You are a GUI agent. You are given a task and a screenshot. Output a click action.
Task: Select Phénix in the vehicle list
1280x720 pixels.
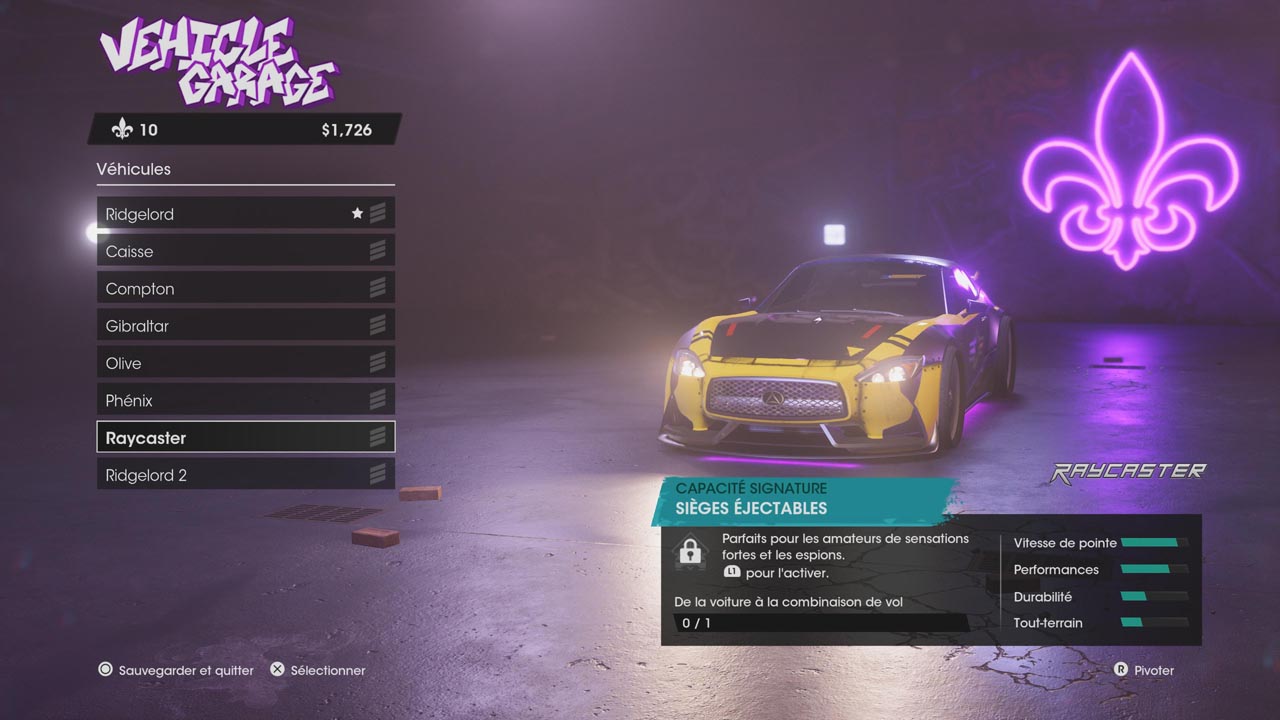[245, 400]
